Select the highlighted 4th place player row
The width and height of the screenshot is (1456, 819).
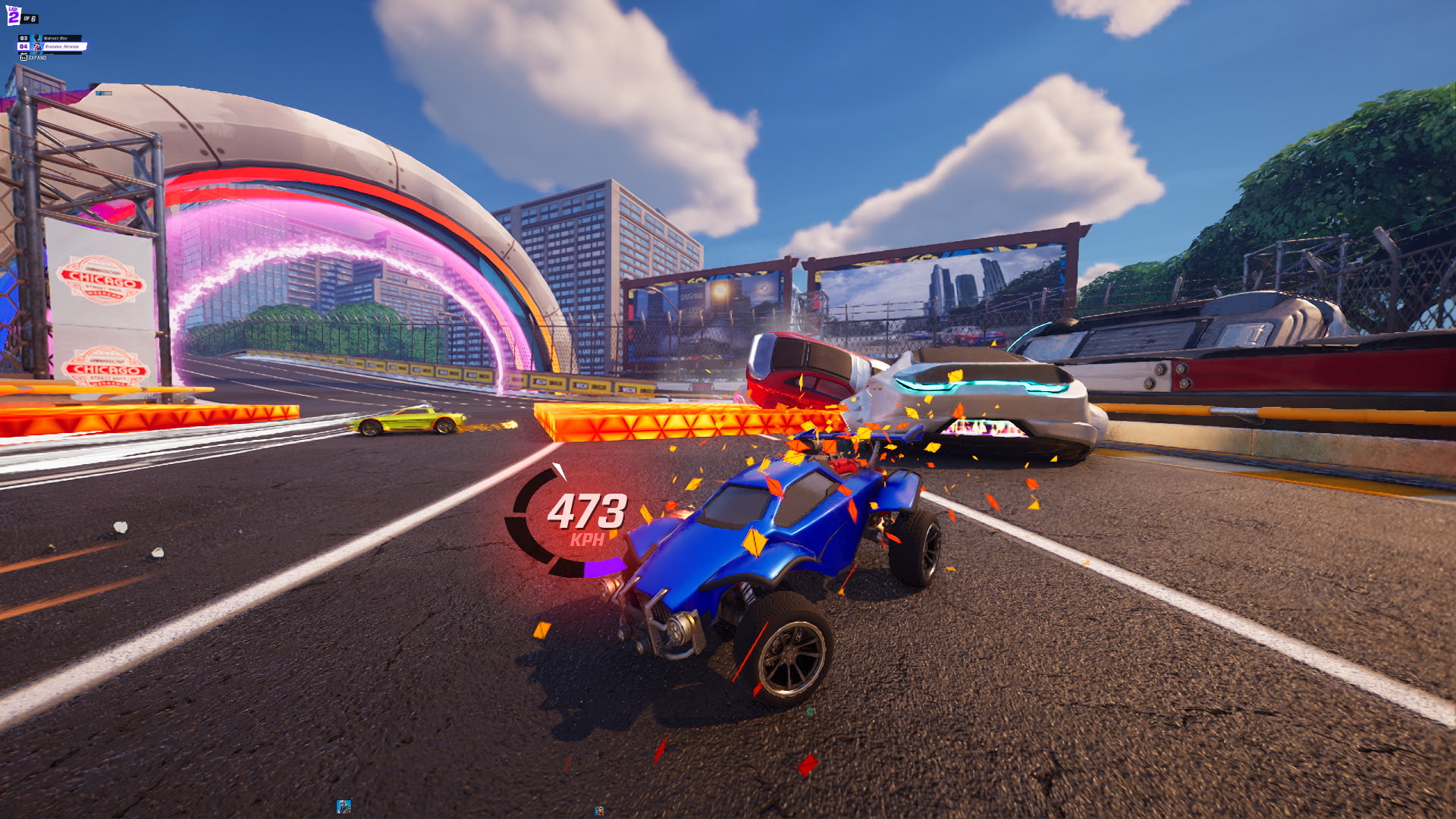(55, 47)
